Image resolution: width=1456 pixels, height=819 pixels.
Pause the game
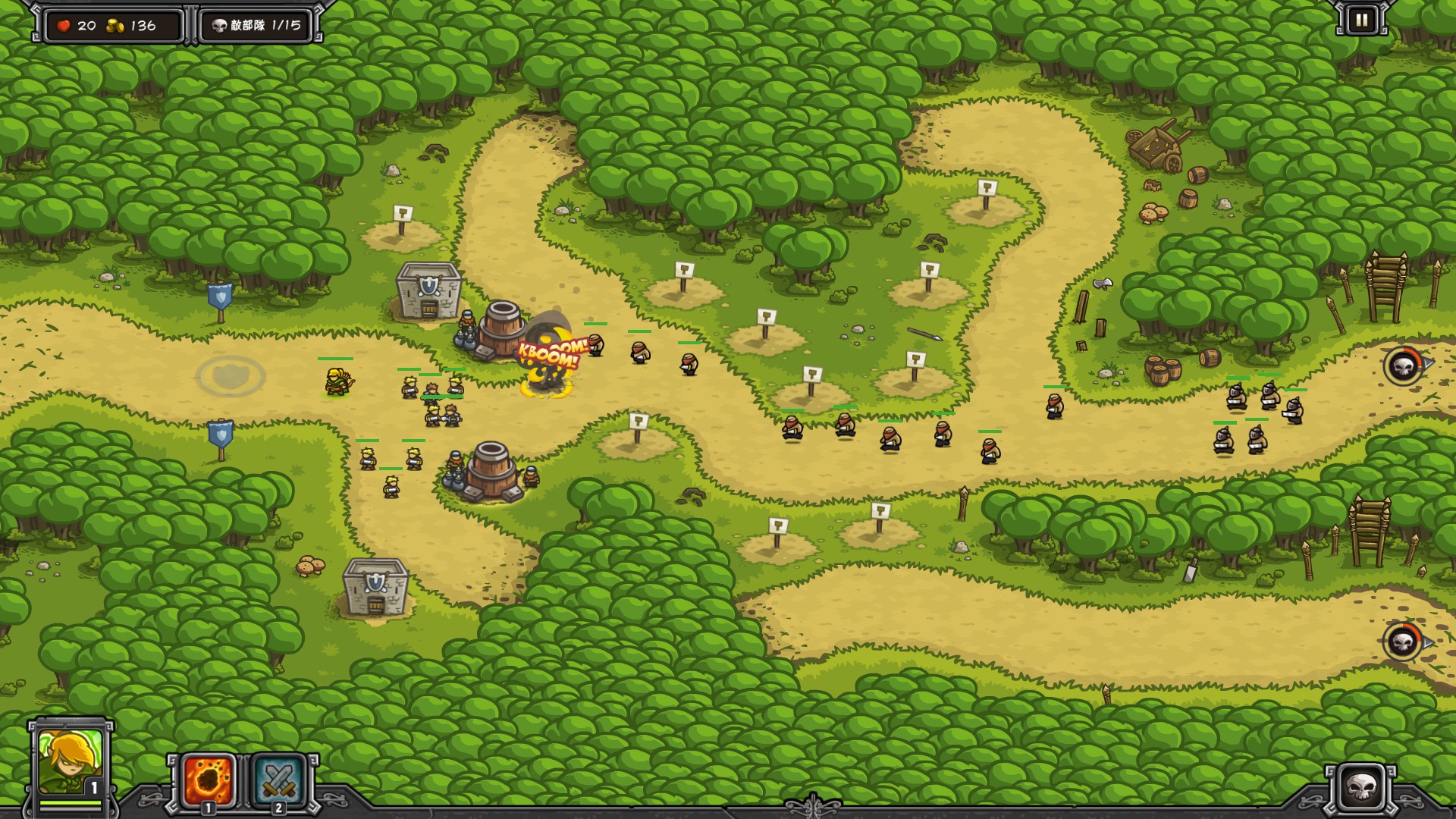1361,20
